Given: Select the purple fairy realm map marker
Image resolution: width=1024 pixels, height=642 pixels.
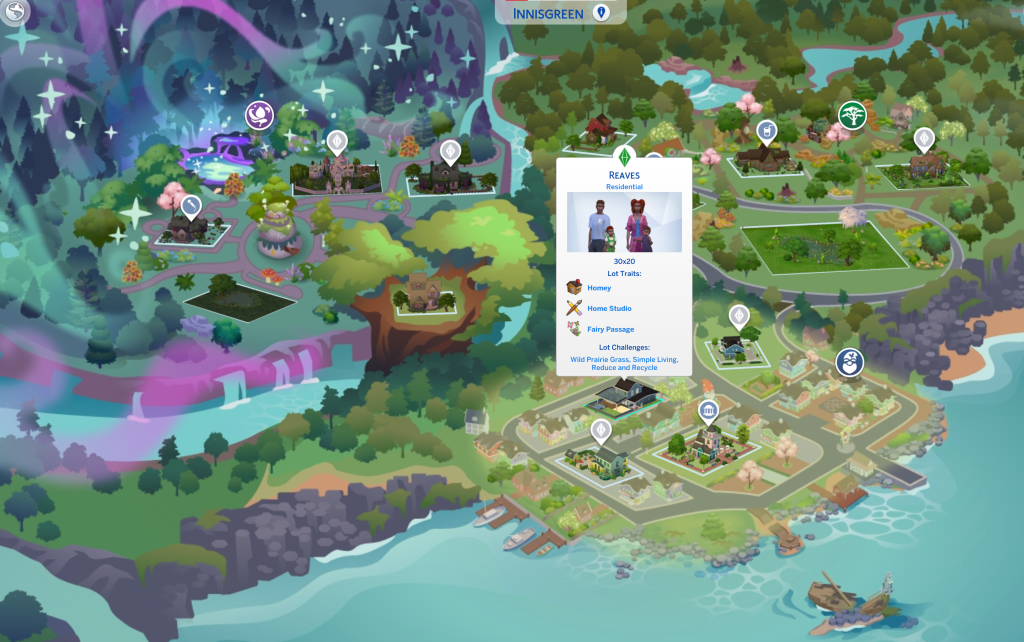Looking at the screenshot, I should pos(260,115).
